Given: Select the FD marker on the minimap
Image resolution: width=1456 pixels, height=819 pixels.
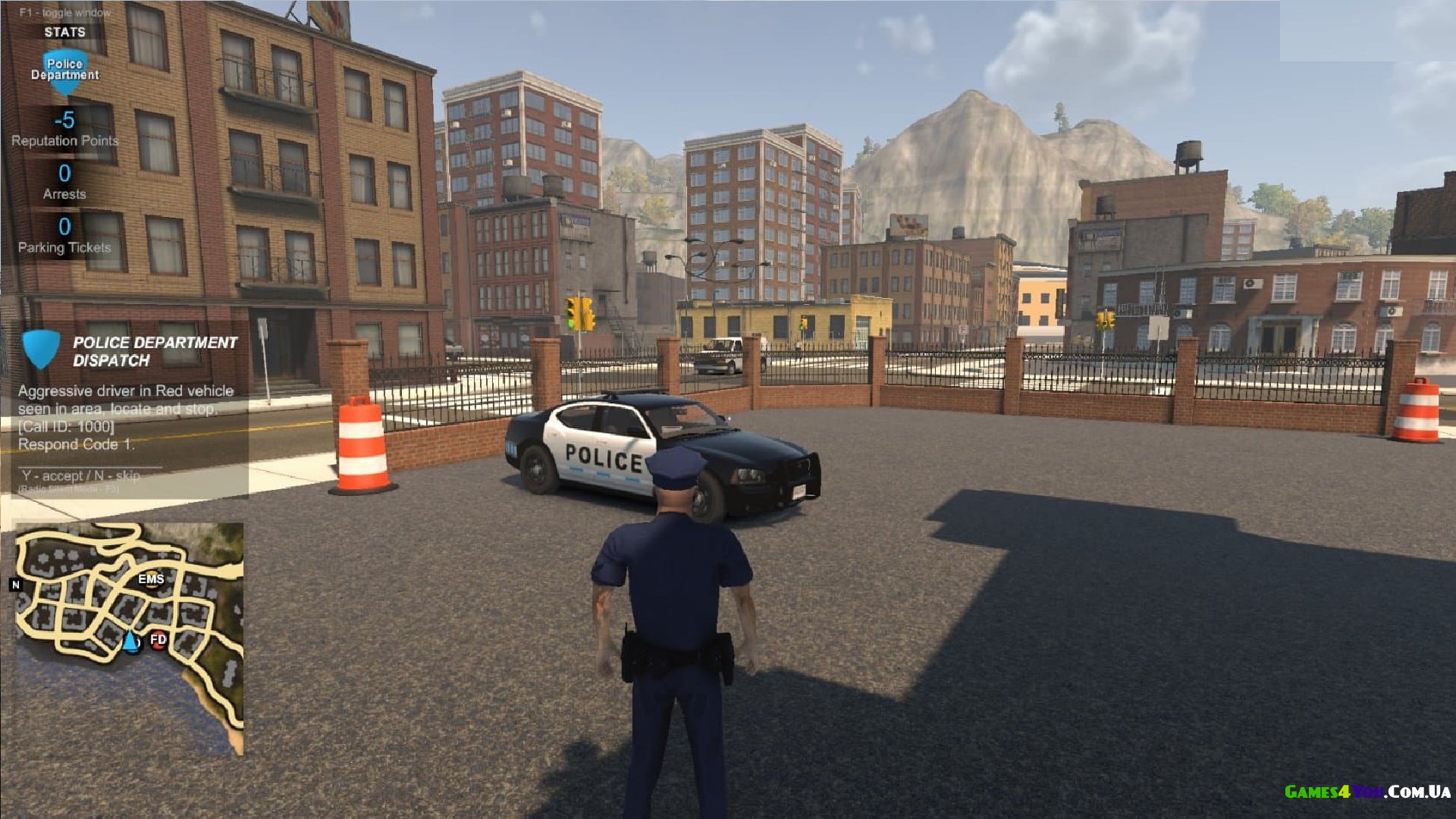Looking at the screenshot, I should pos(158,640).
